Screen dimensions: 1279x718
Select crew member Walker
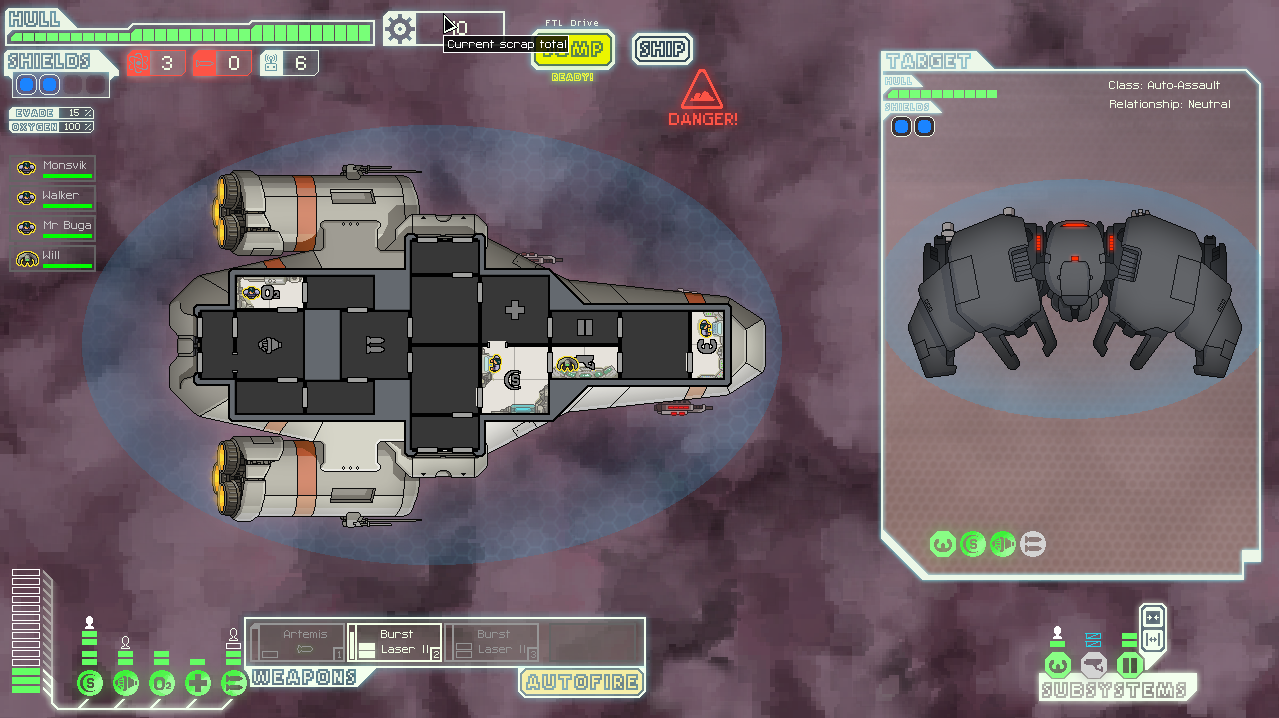pos(55,198)
